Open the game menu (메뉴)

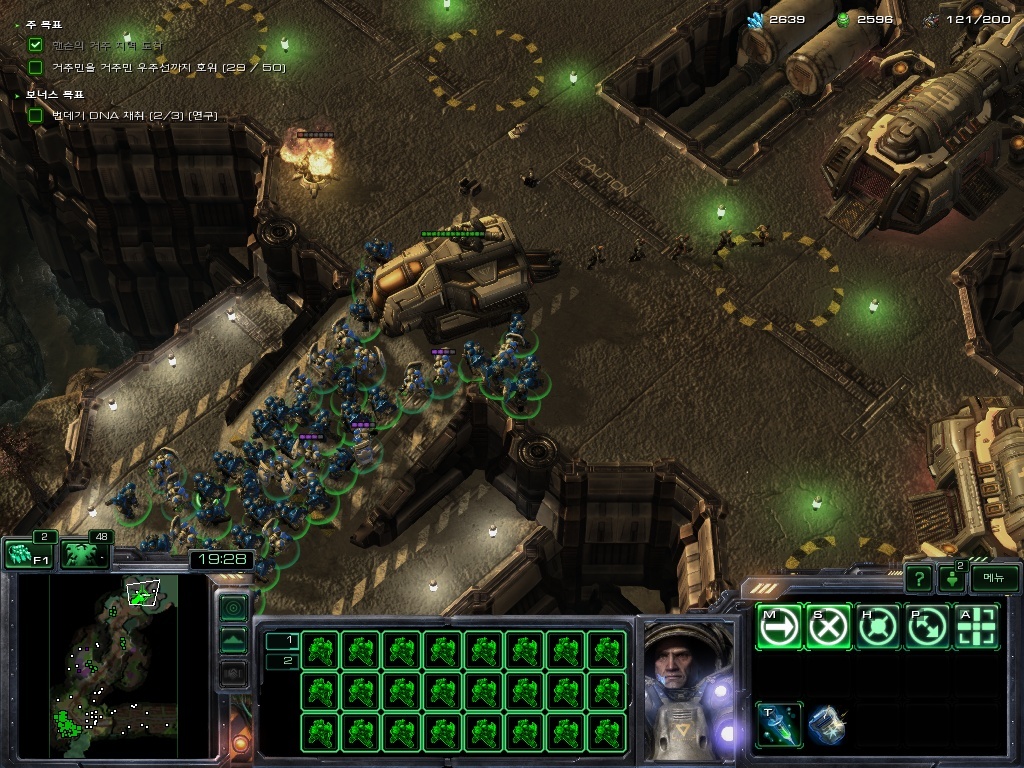coord(994,578)
